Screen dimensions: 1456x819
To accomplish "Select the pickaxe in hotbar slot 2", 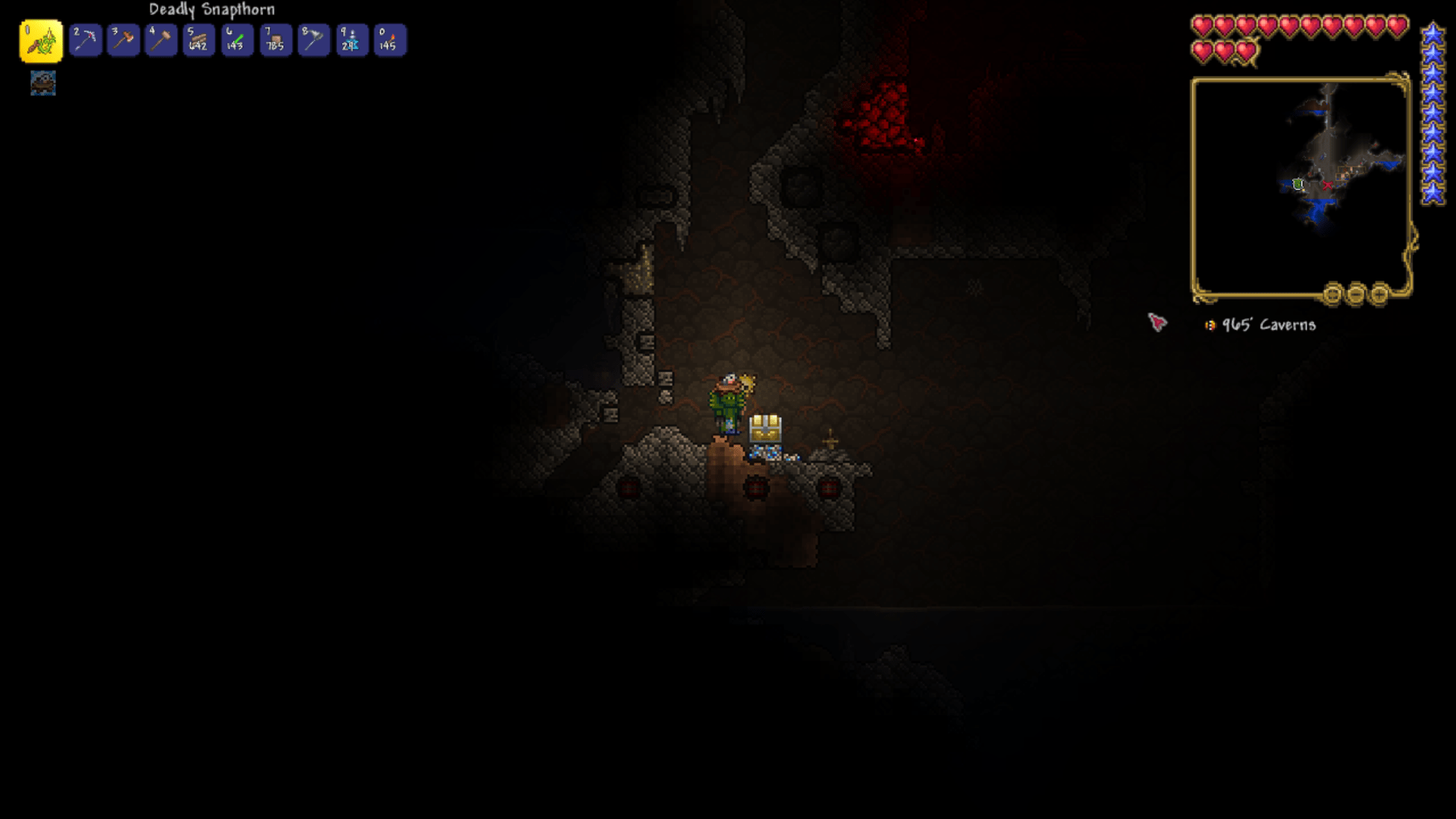I will [84, 40].
